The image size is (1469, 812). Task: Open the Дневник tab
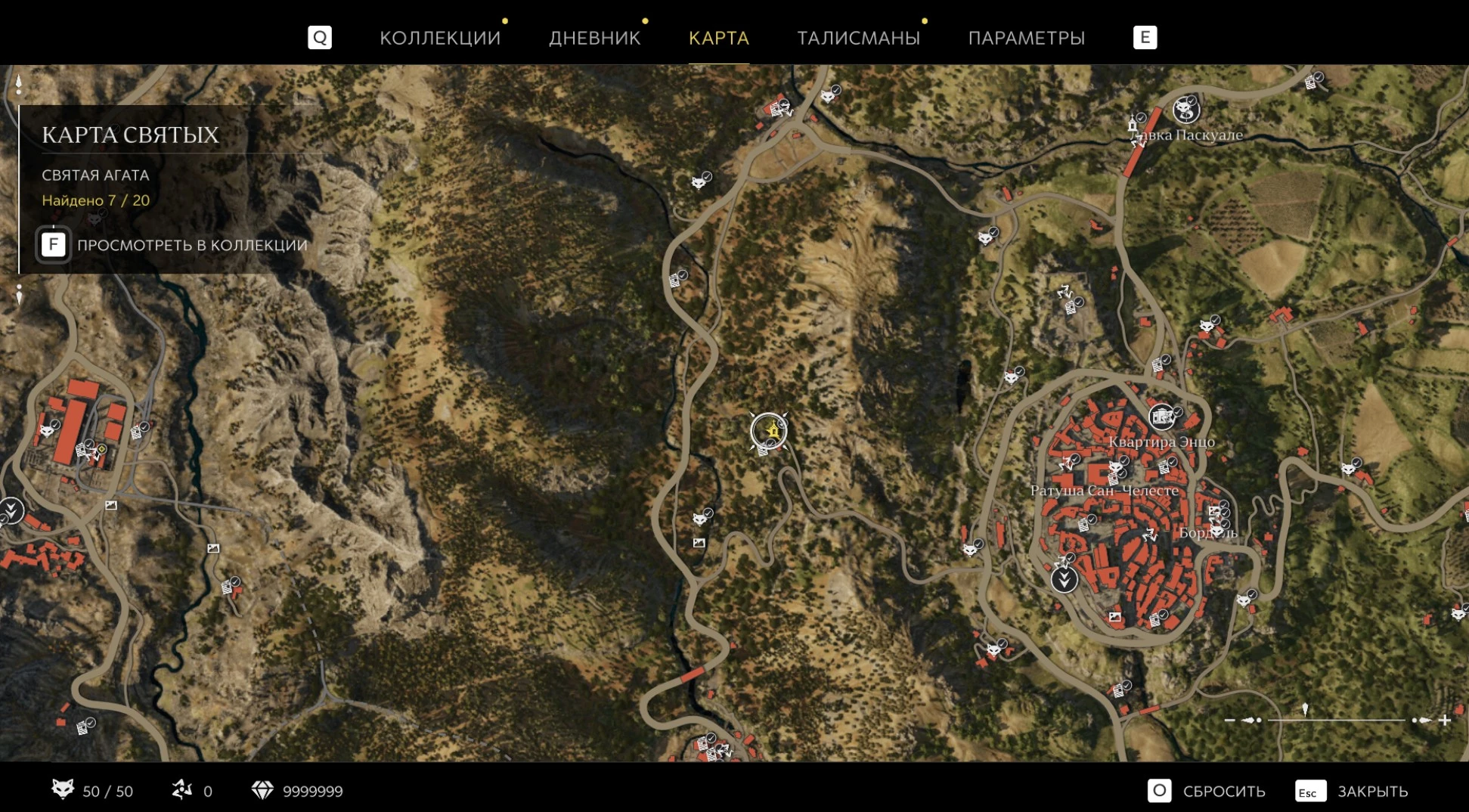pos(594,38)
